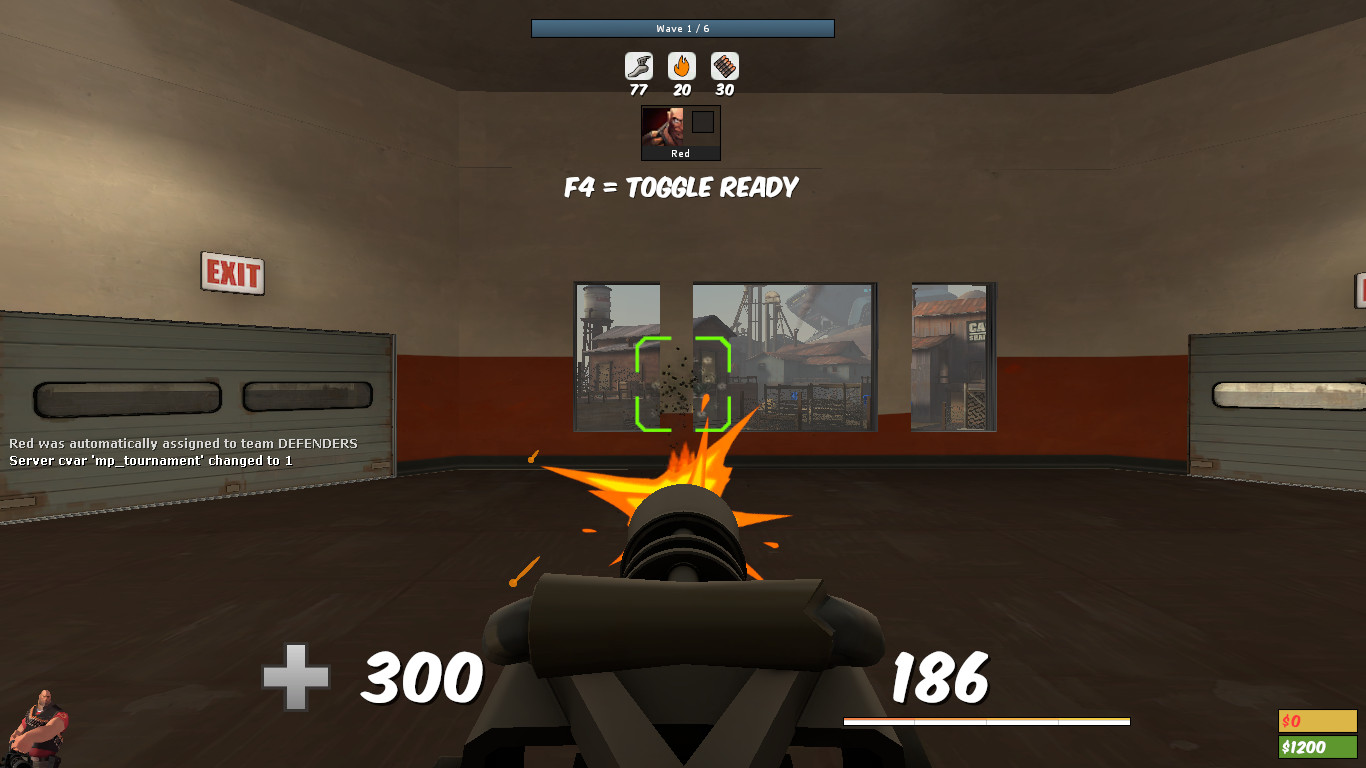Select the Heavy class portrait in bottom left
This screenshot has width=1366, height=768.
(x=38, y=725)
